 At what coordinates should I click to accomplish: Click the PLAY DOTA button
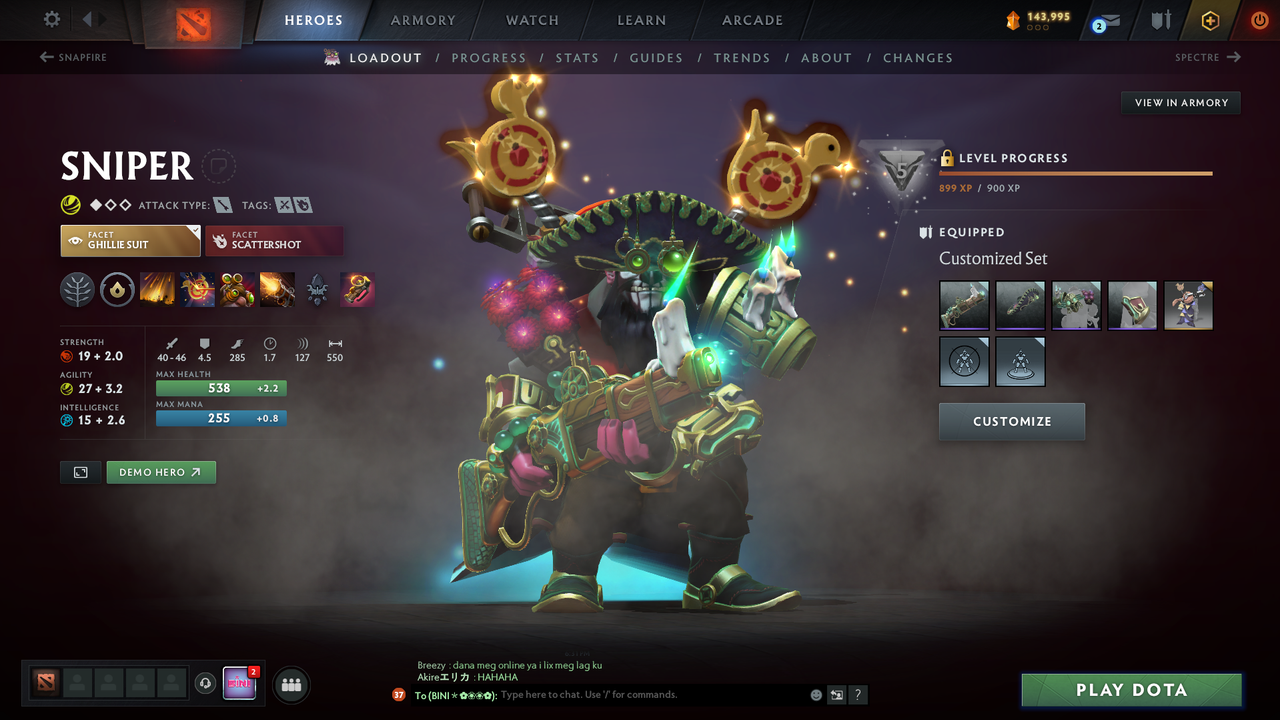click(1130, 689)
